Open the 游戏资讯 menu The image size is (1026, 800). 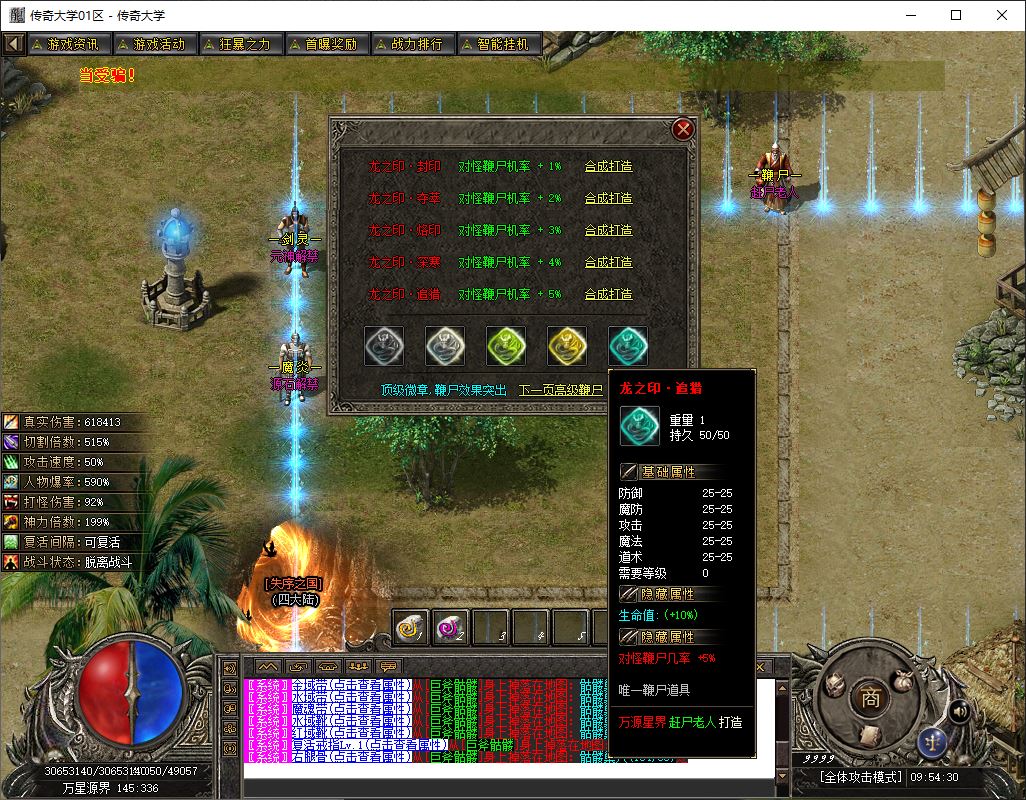pos(67,44)
